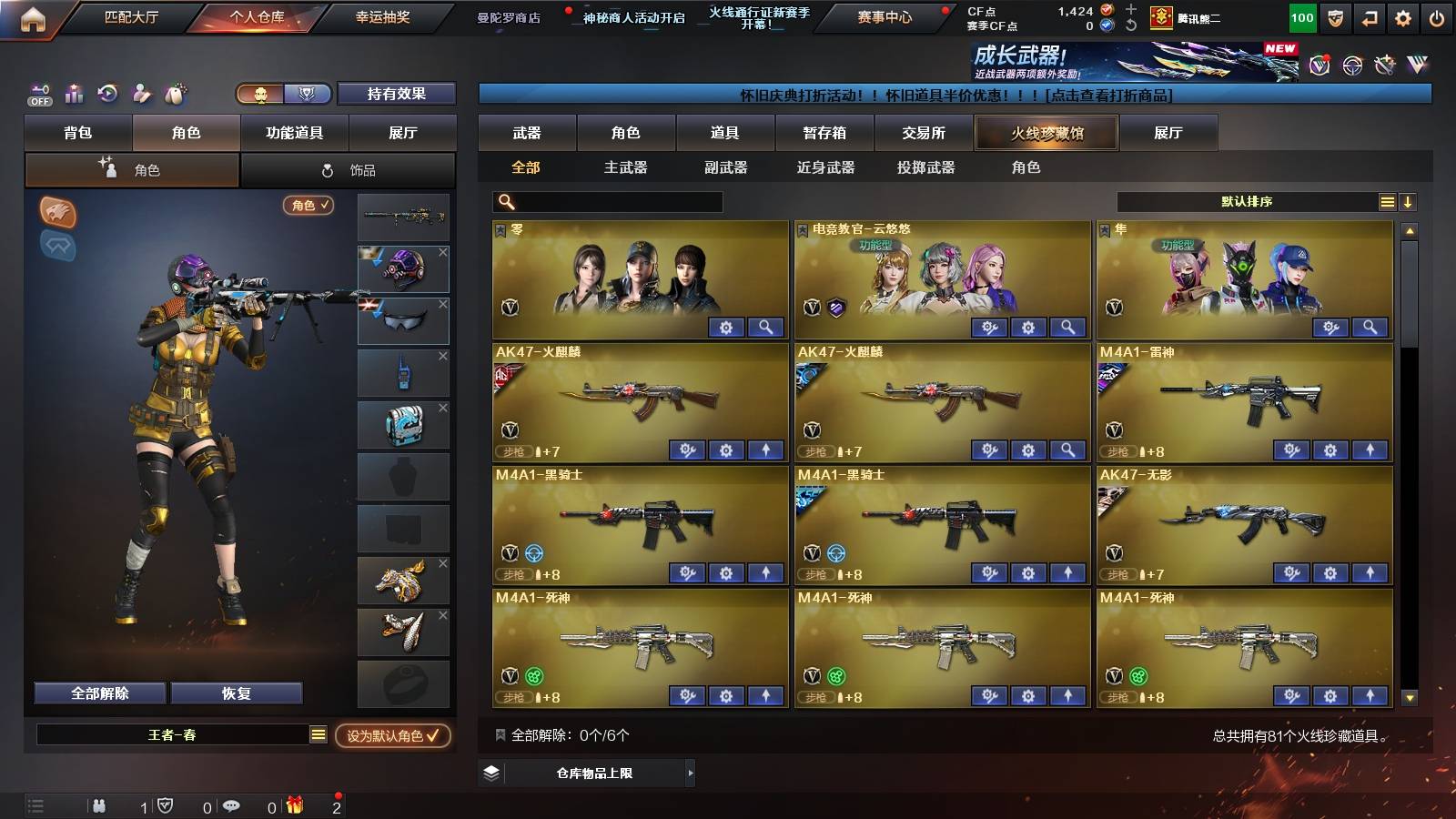Open the magnifier preview on AK47-火麒麟 card

pyautogui.click(x=1067, y=450)
